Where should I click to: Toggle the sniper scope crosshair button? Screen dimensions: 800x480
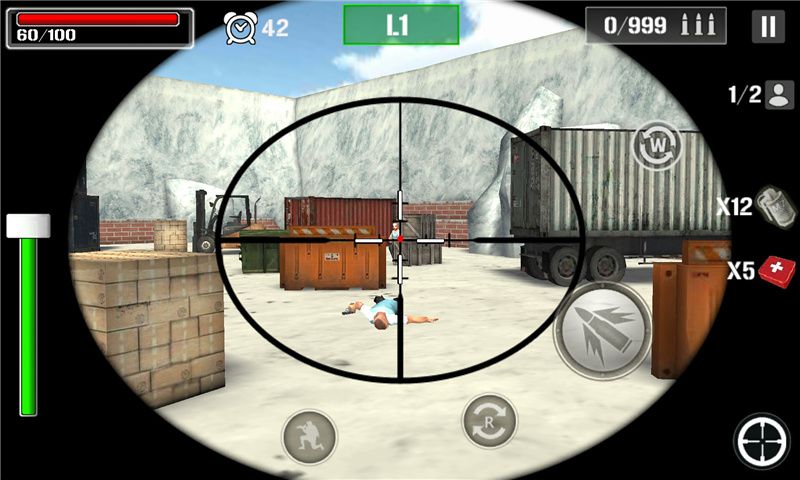click(x=762, y=441)
